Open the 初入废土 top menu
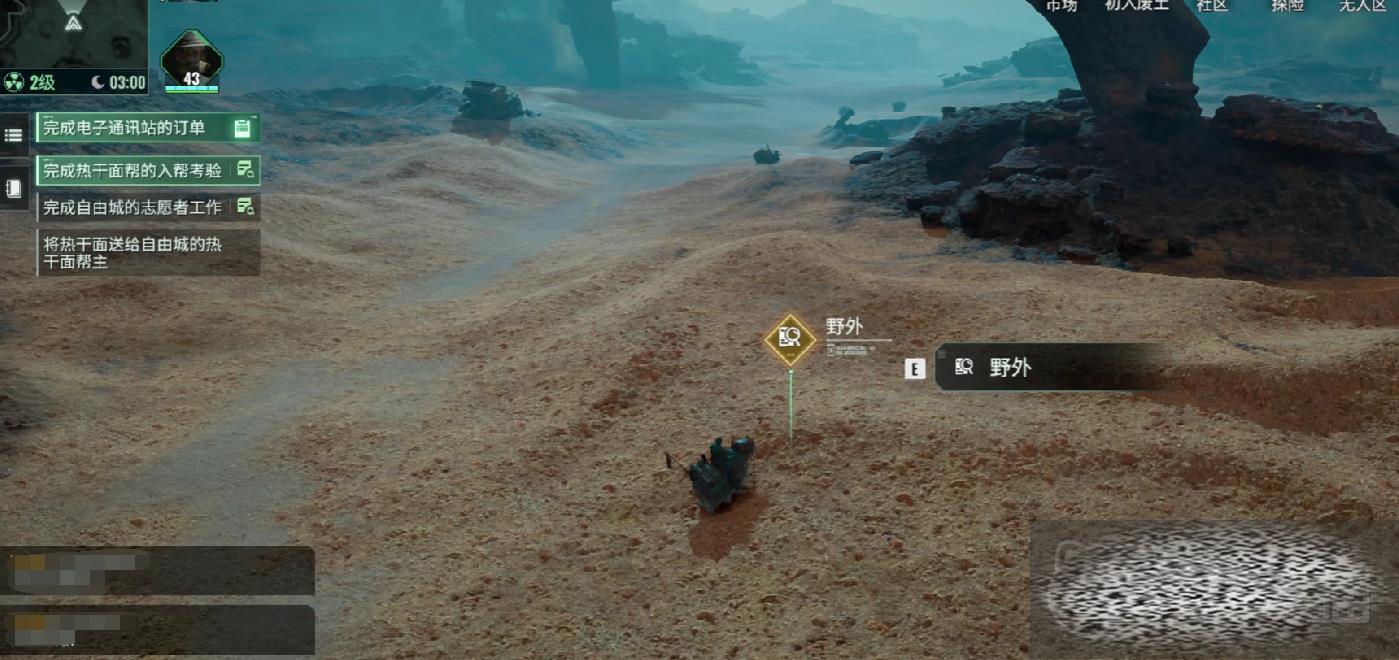The width and height of the screenshot is (1399, 660). coord(1136,6)
